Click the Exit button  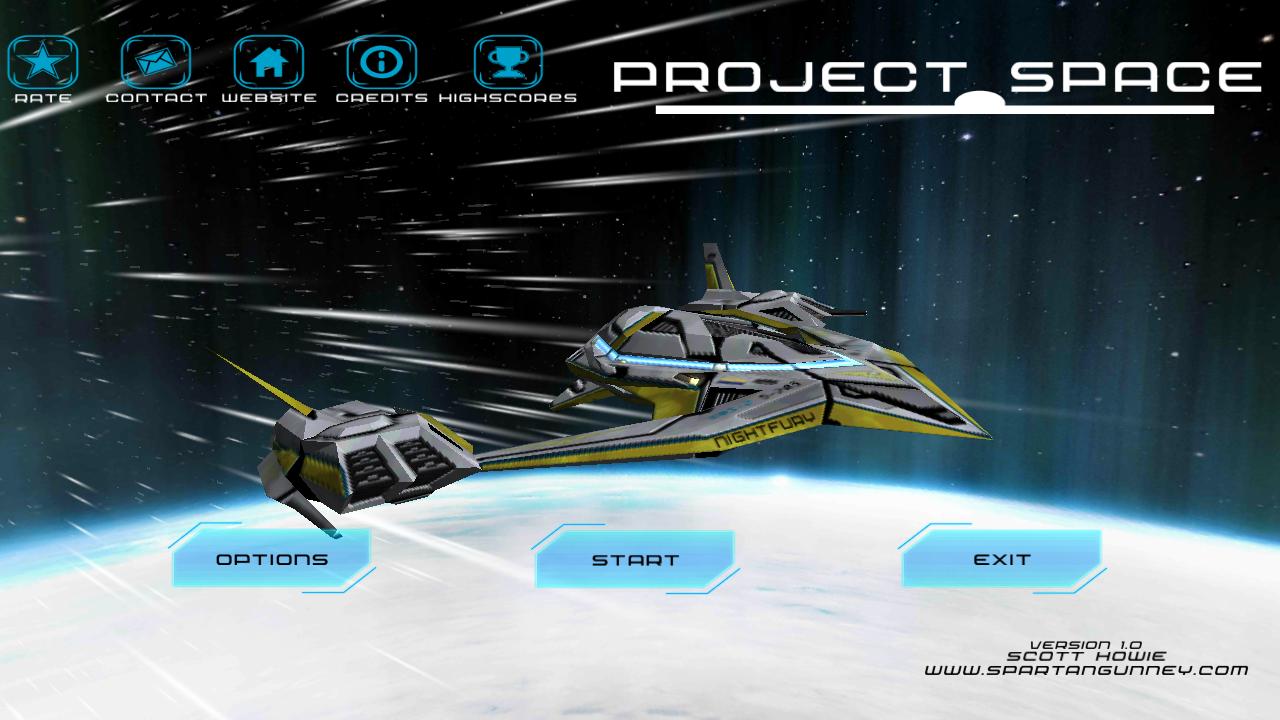pyautogui.click(x=1001, y=560)
